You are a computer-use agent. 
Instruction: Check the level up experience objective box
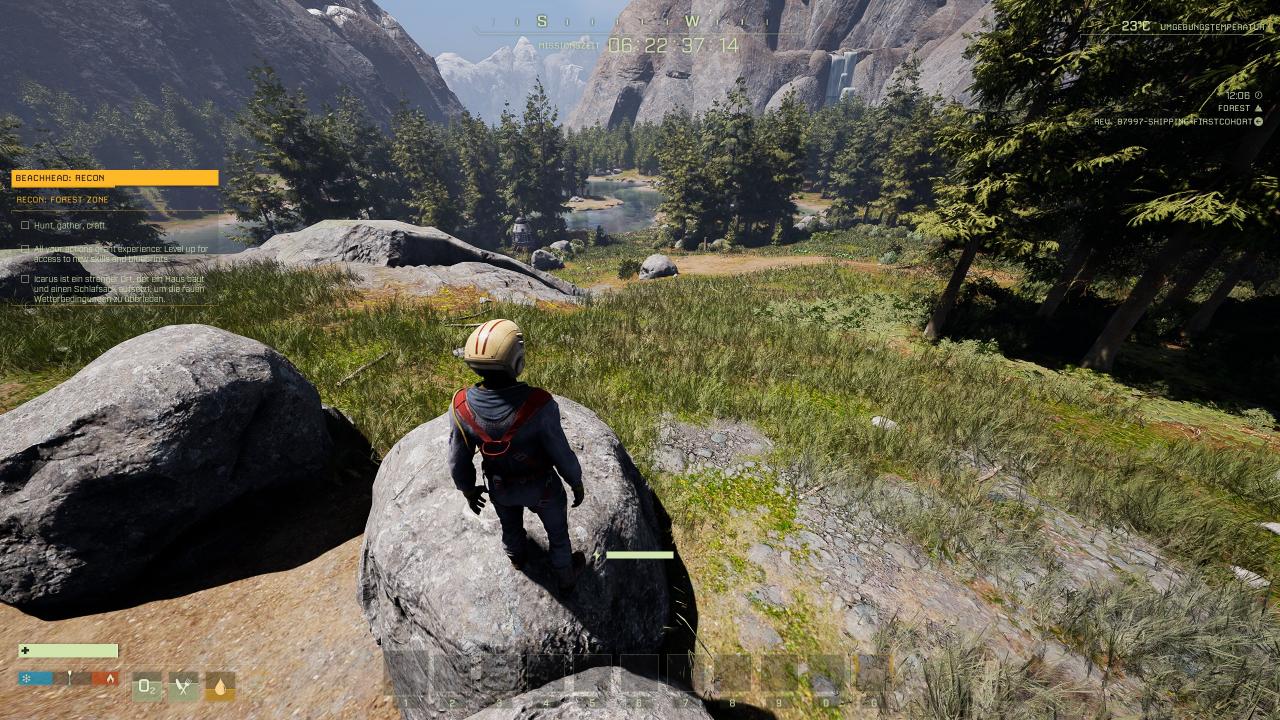pyautogui.click(x=25, y=249)
